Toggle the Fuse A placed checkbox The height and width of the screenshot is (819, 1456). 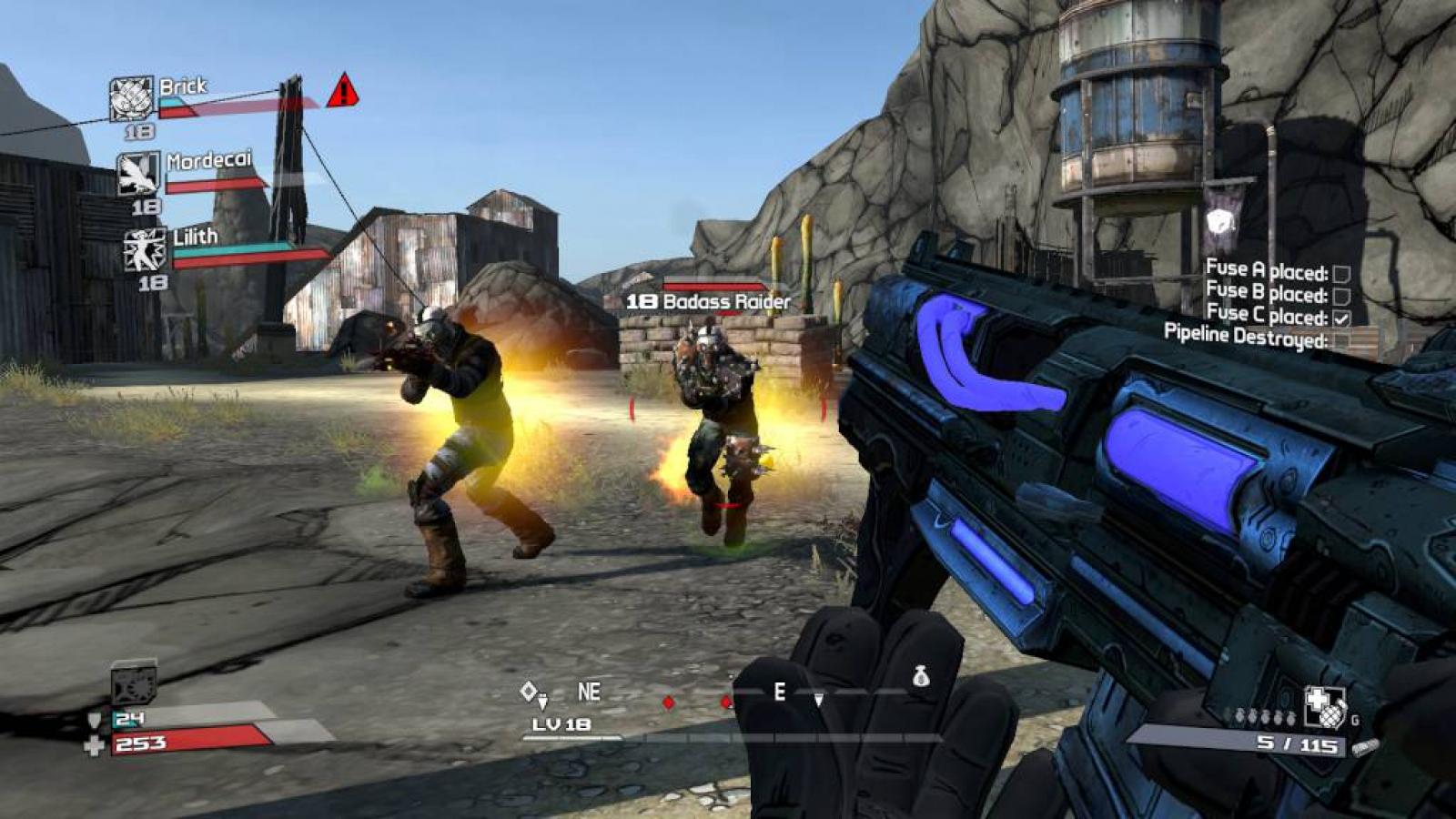click(x=1340, y=273)
